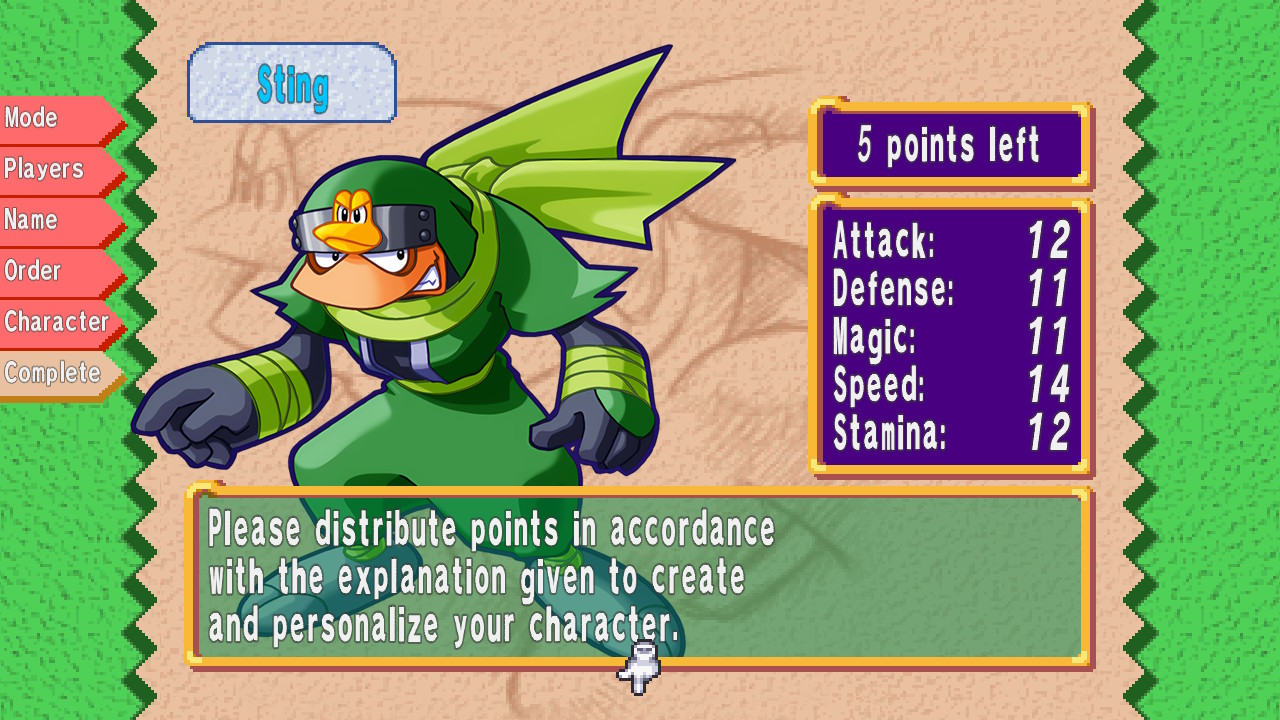The width and height of the screenshot is (1280, 720).
Task: Select the Character tab
Action: tap(57, 321)
